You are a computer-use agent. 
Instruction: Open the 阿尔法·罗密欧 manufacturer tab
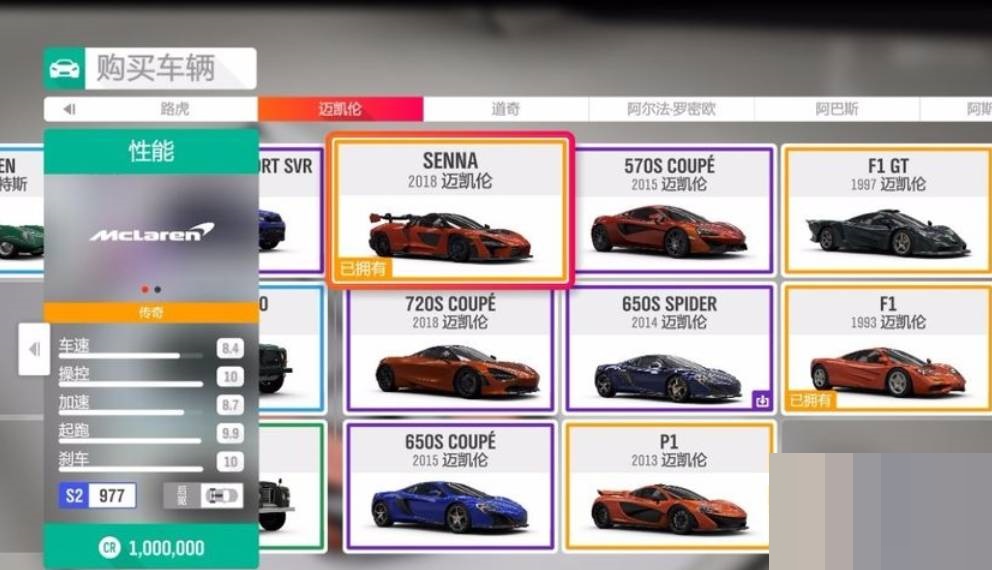tap(671, 109)
